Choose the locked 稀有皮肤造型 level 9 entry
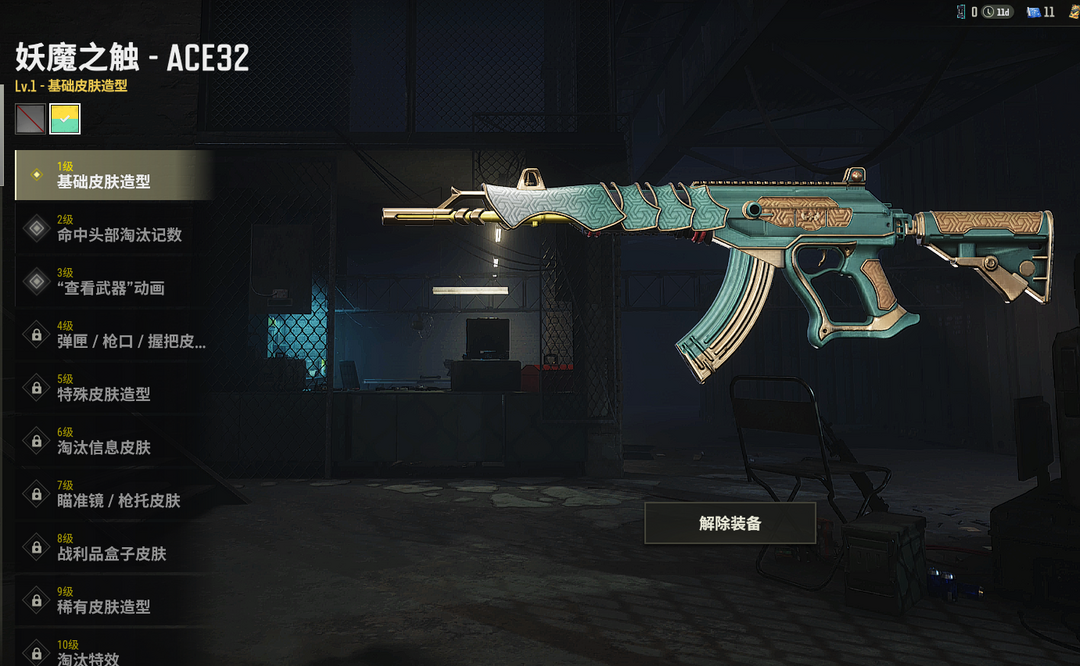 (x=112, y=599)
